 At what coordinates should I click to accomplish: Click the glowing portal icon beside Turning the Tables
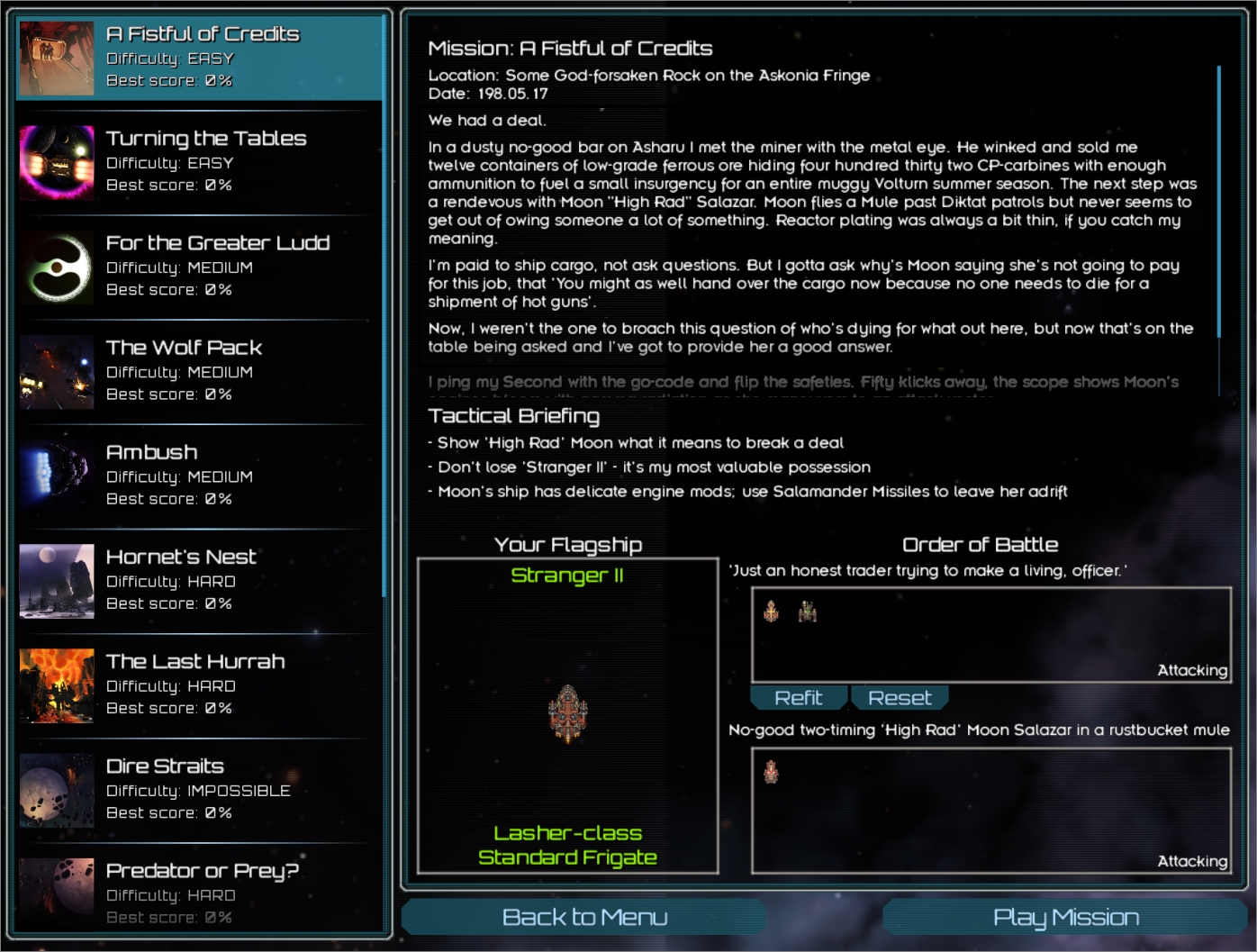56,162
